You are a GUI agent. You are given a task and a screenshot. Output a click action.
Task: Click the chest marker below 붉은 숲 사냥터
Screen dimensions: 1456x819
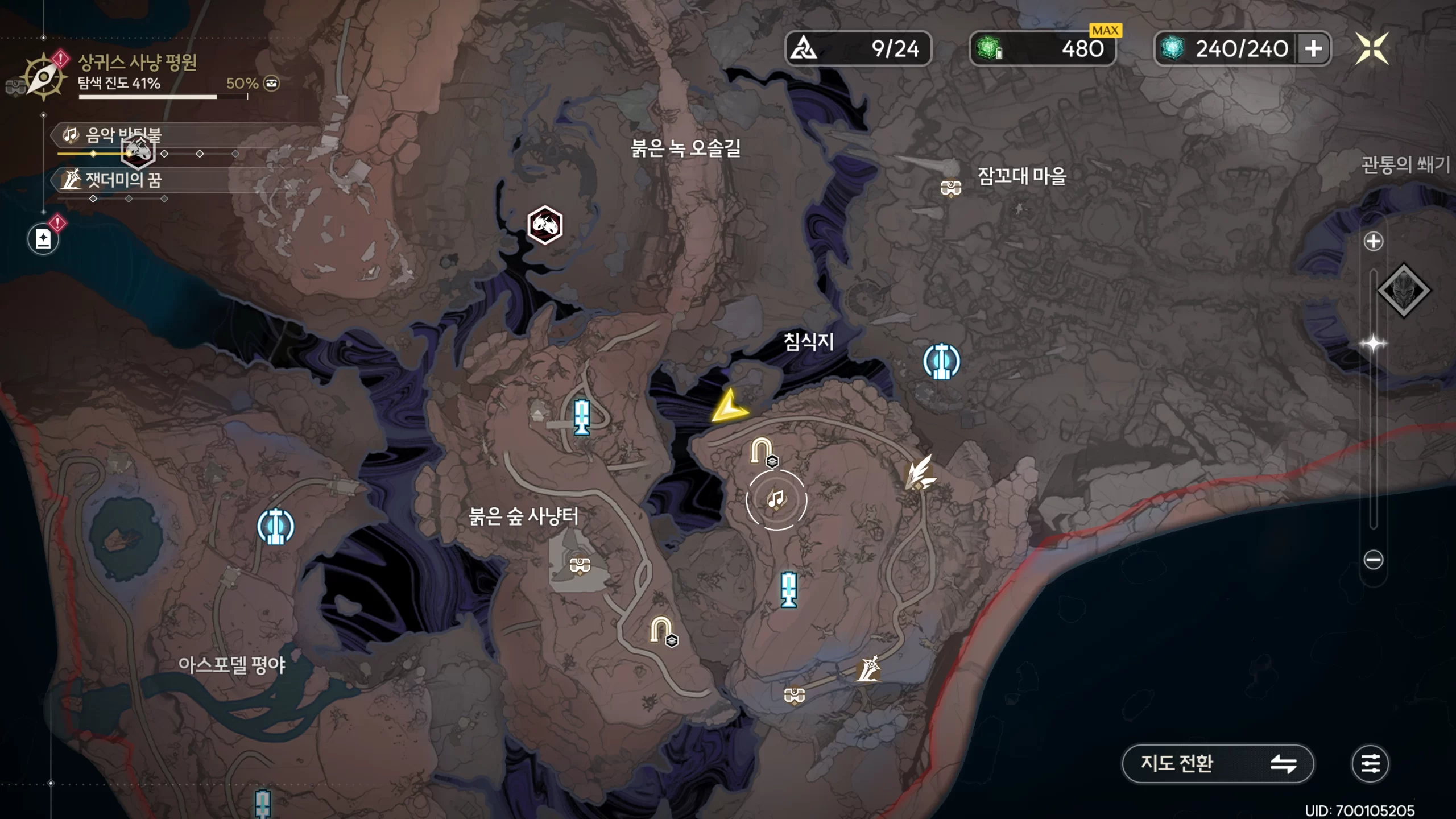click(x=580, y=565)
